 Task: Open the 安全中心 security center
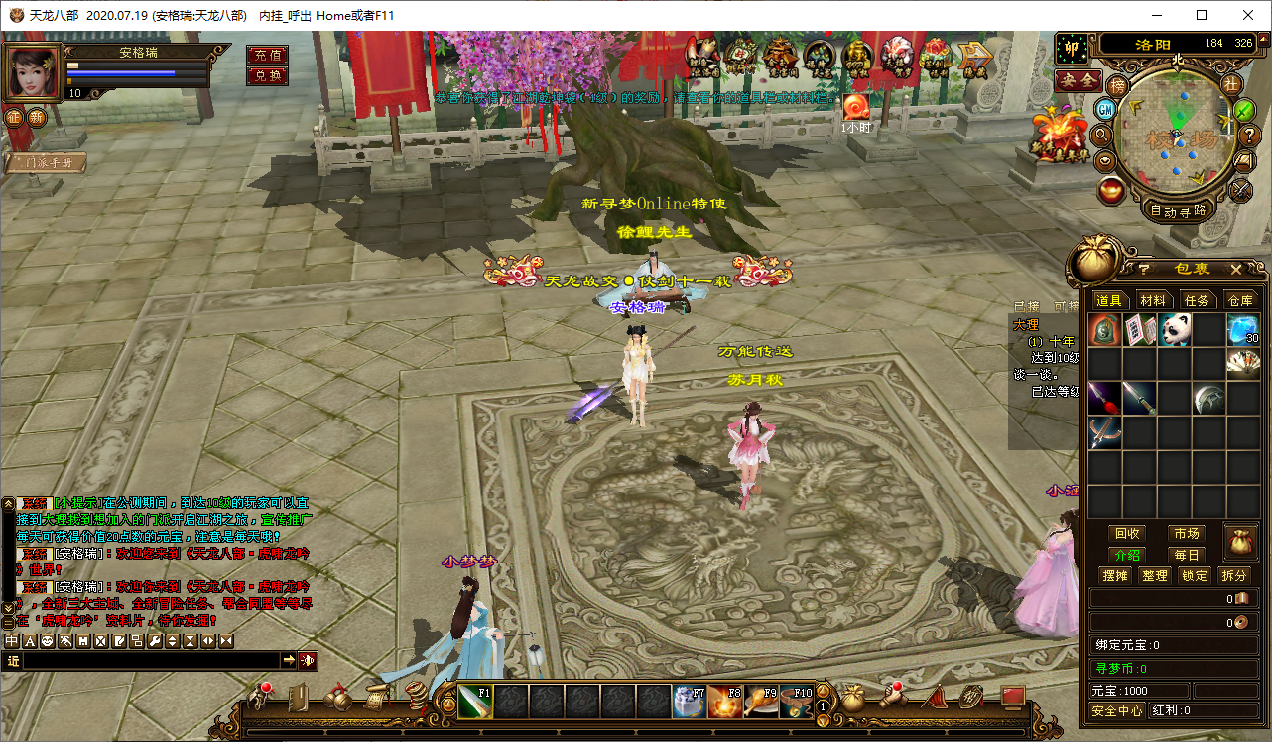tap(1117, 710)
